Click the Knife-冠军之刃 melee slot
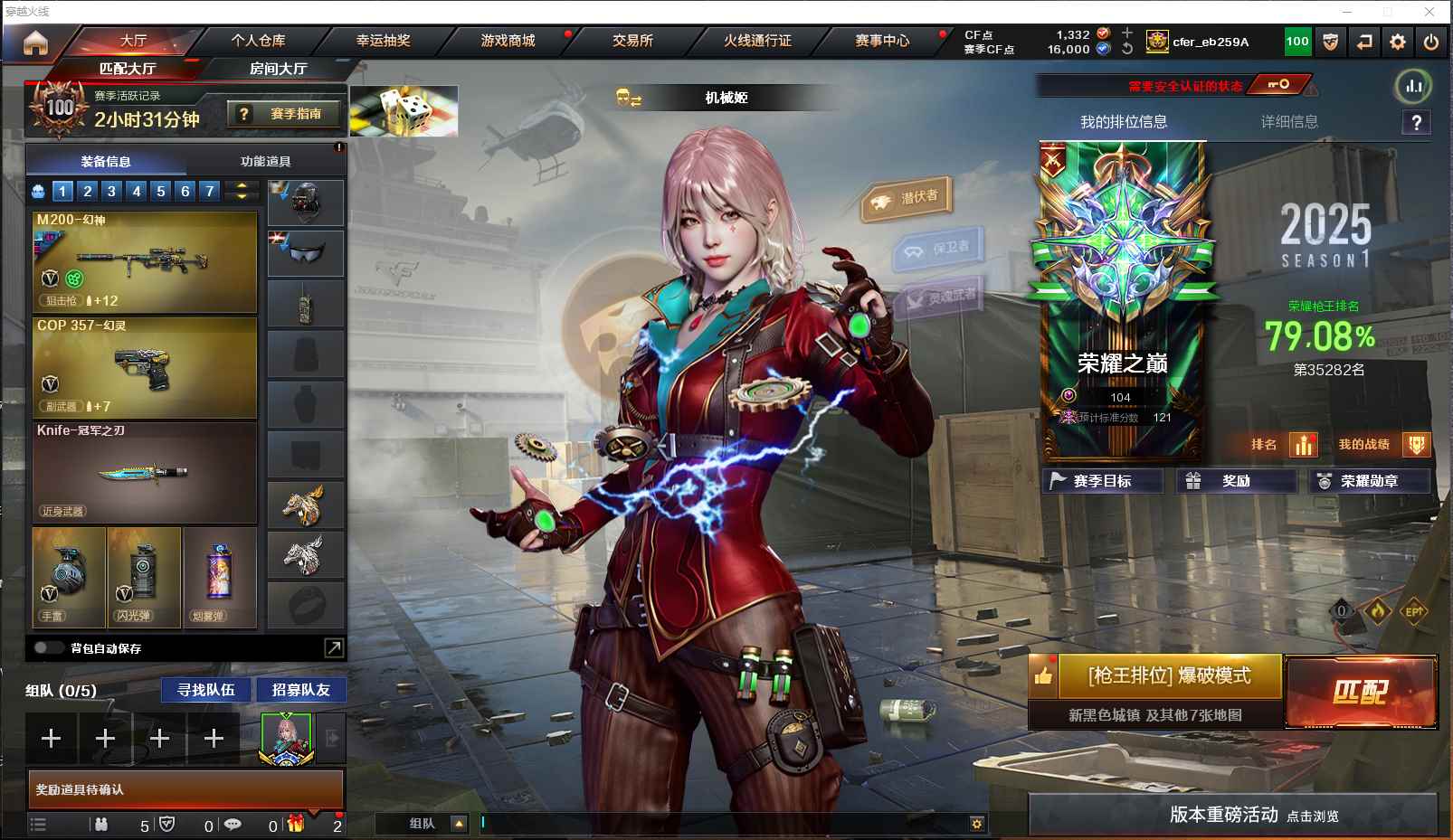The width and height of the screenshot is (1453, 840). tap(145, 472)
